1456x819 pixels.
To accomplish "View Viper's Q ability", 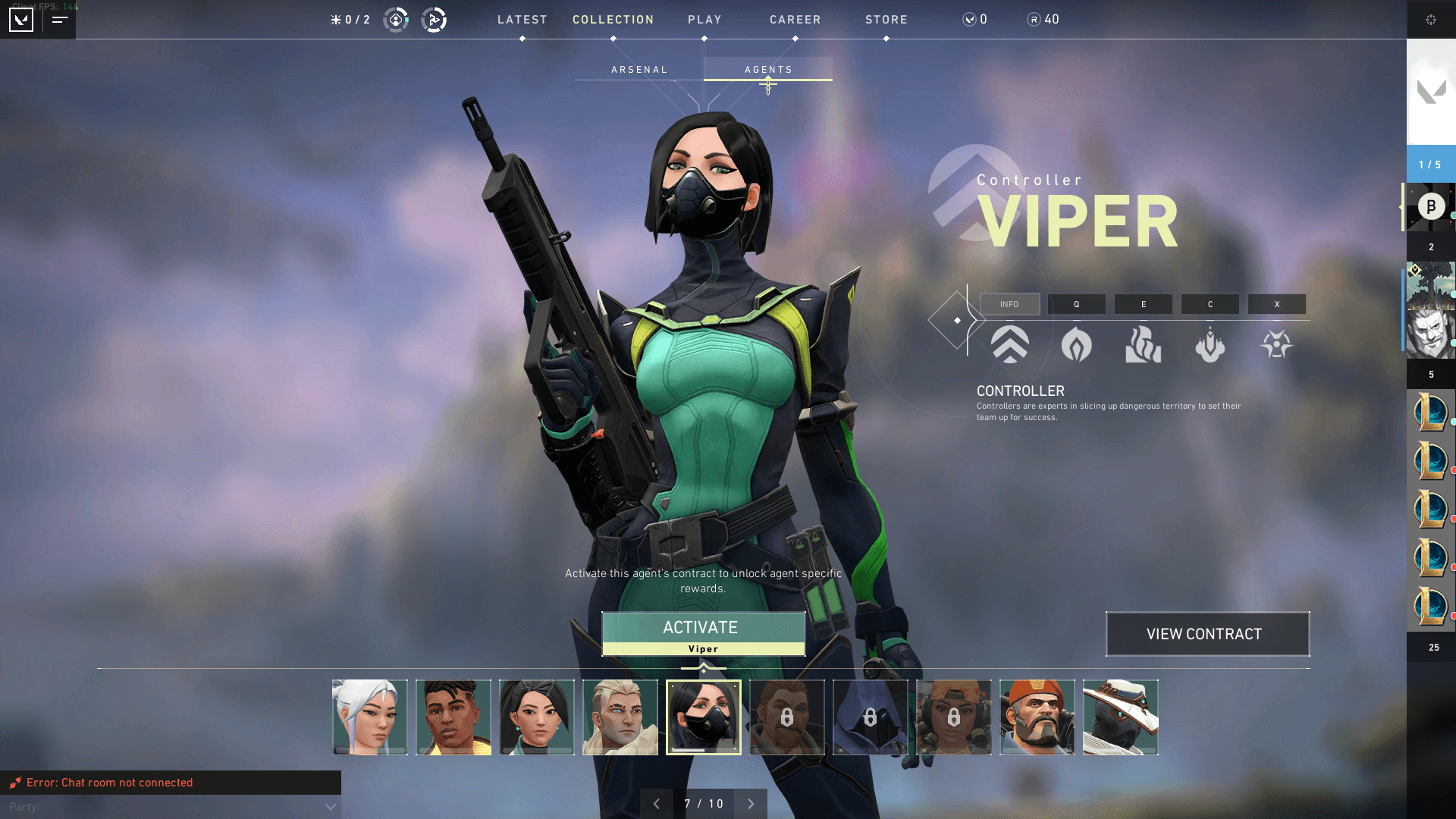I will point(1076,304).
